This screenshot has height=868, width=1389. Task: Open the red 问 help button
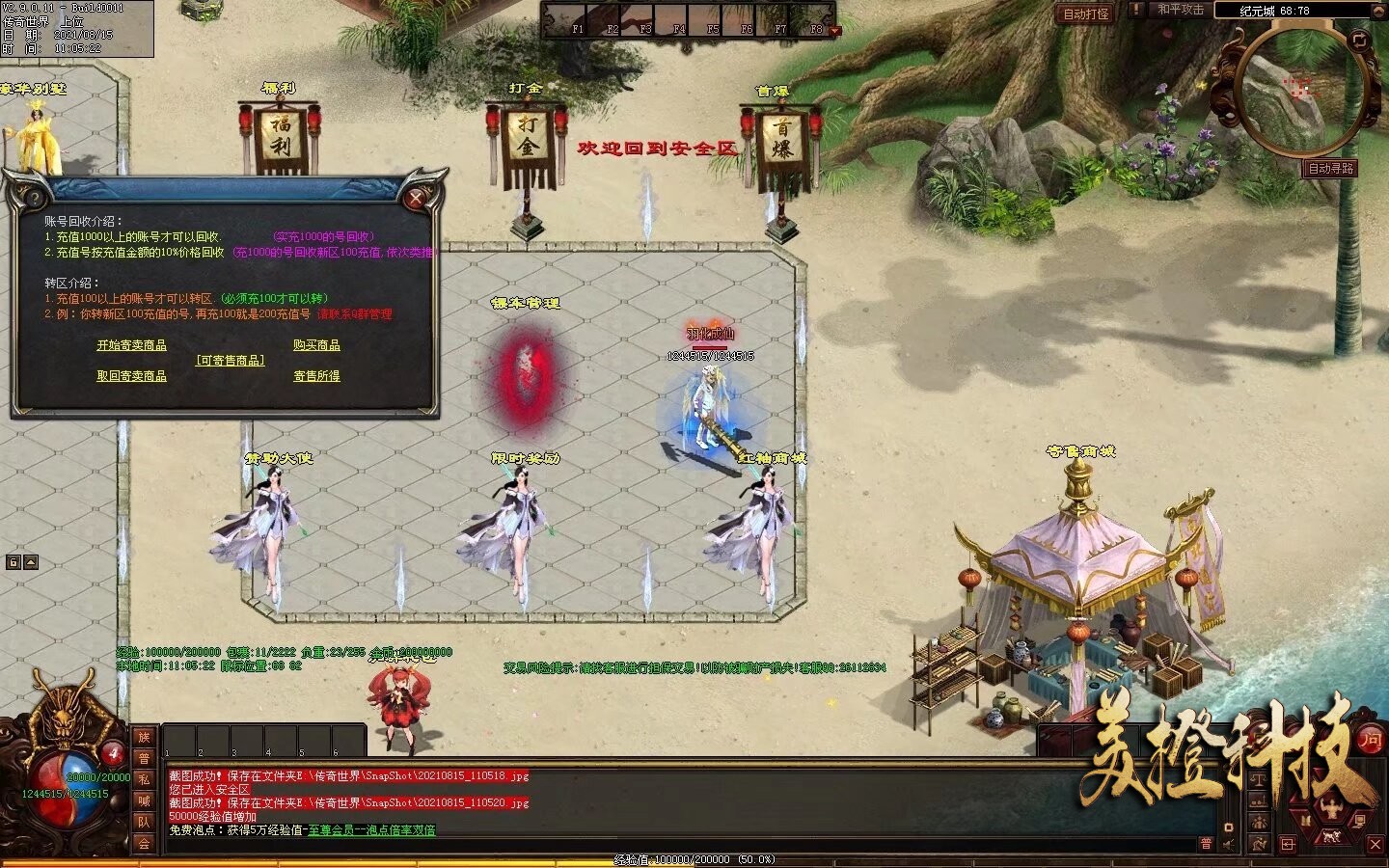tap(1371, 740)
